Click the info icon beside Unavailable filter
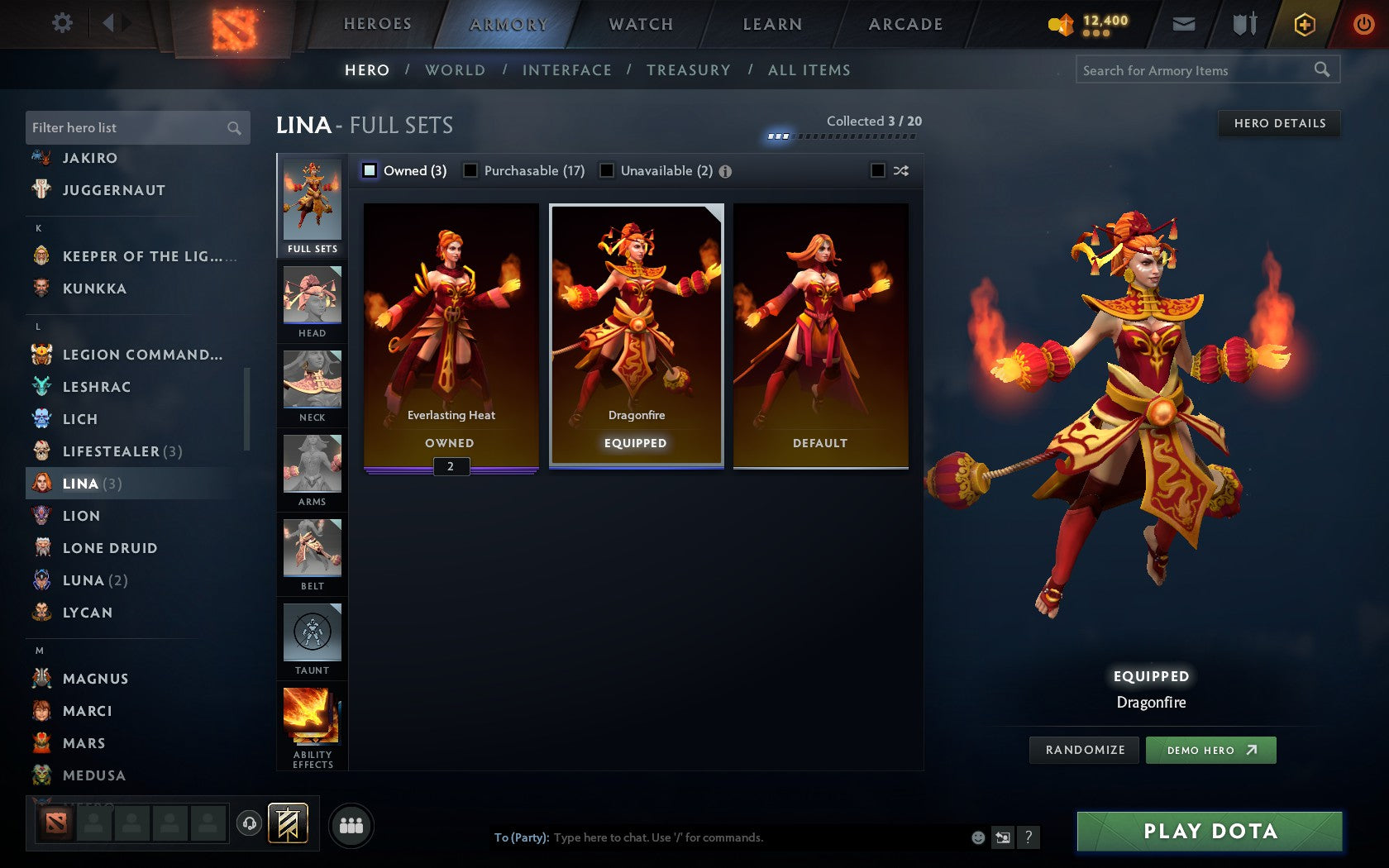 click(x=725, y=171)
